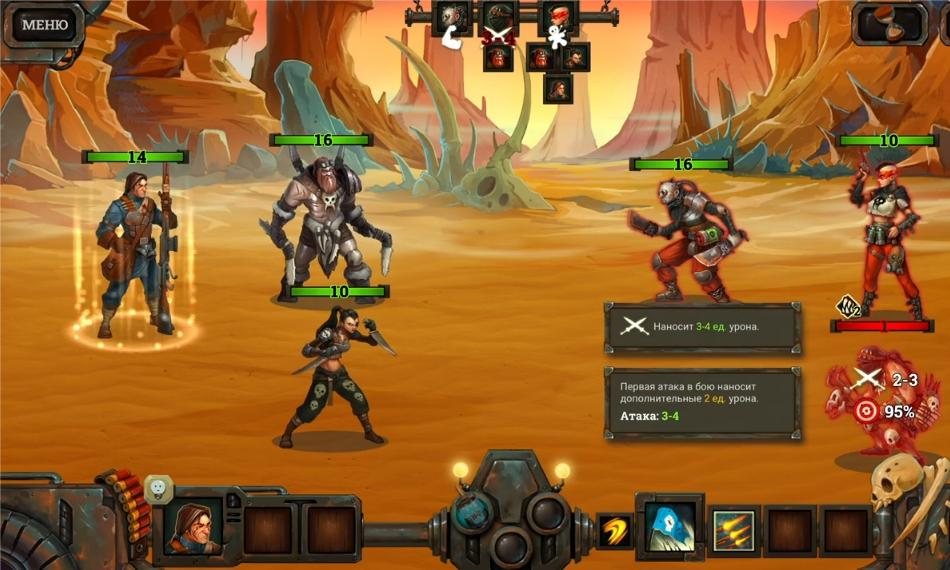Click the pale masked face turn-order portrait
The width and height of the screenshot is (950, 570).
tap(453, 17)
